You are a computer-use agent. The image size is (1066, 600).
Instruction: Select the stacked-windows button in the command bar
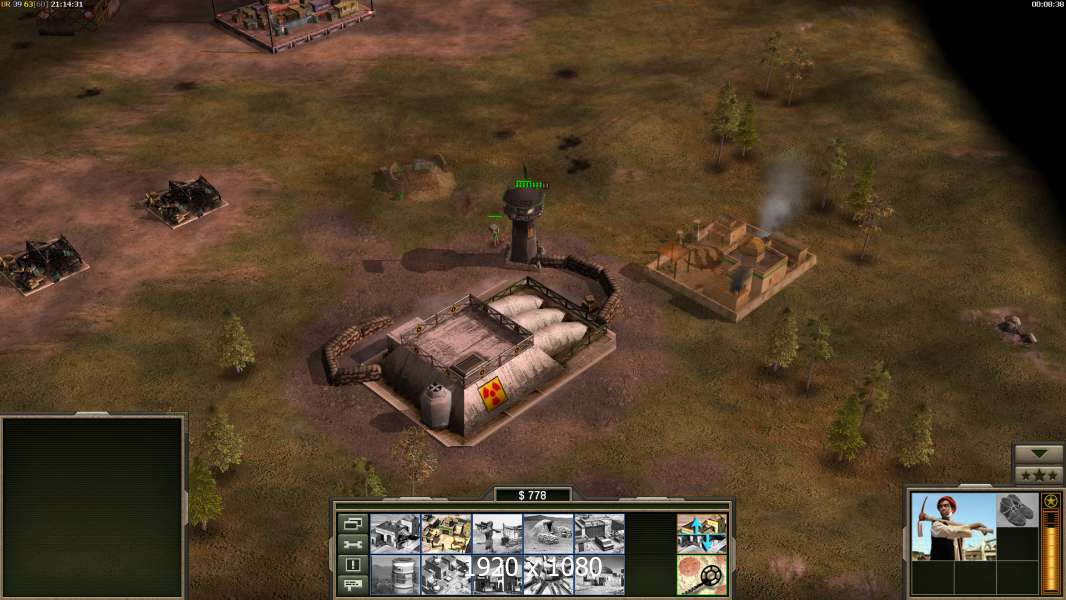pos(352,522)
